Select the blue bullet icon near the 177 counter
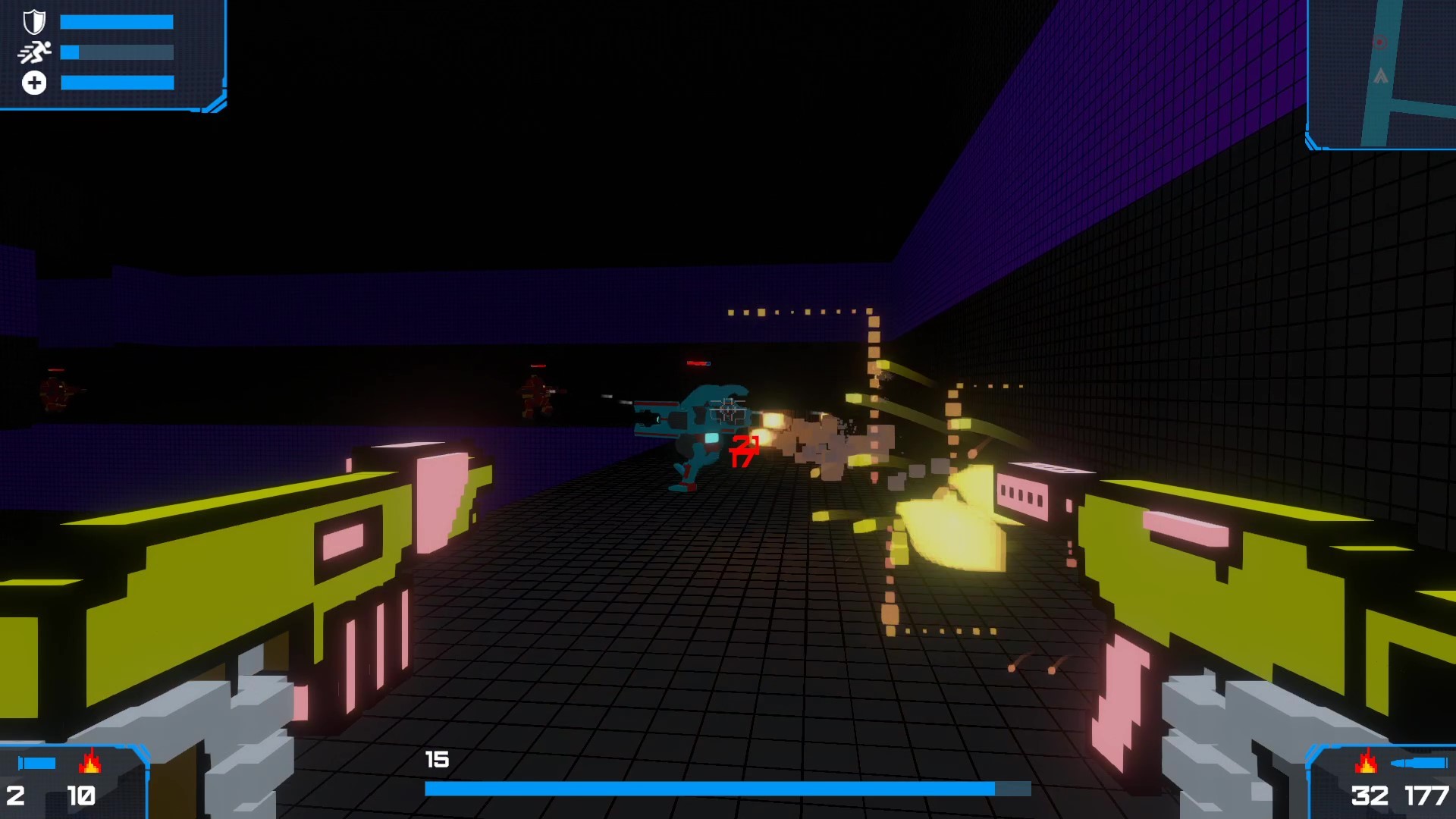 [x=1420, y=764]
